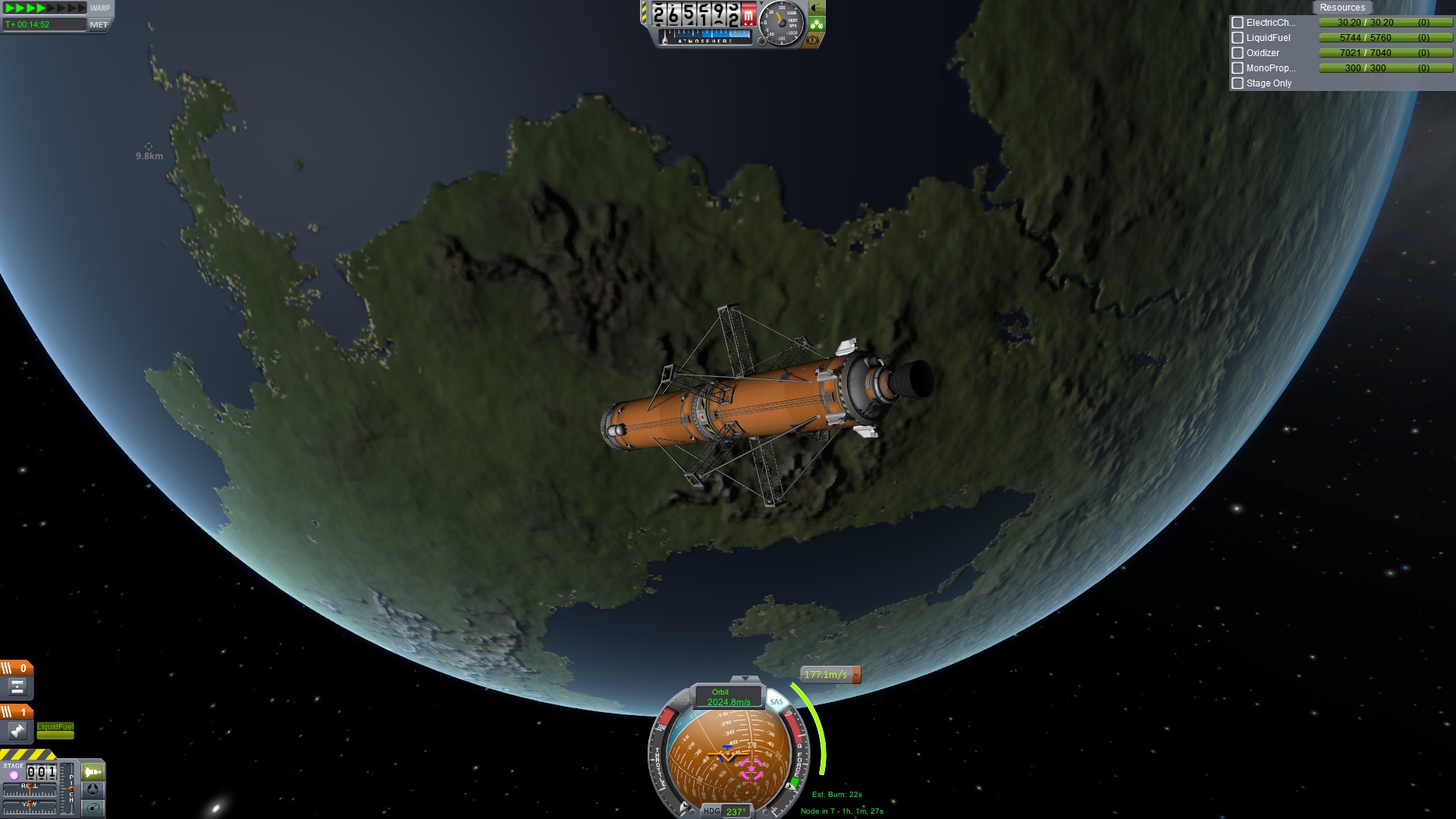The height and width of the screenshot is (819, 1456).
Task: Toggle the Stage Only checkbox
Action: pyautogui.click(x=1238, y=83)
